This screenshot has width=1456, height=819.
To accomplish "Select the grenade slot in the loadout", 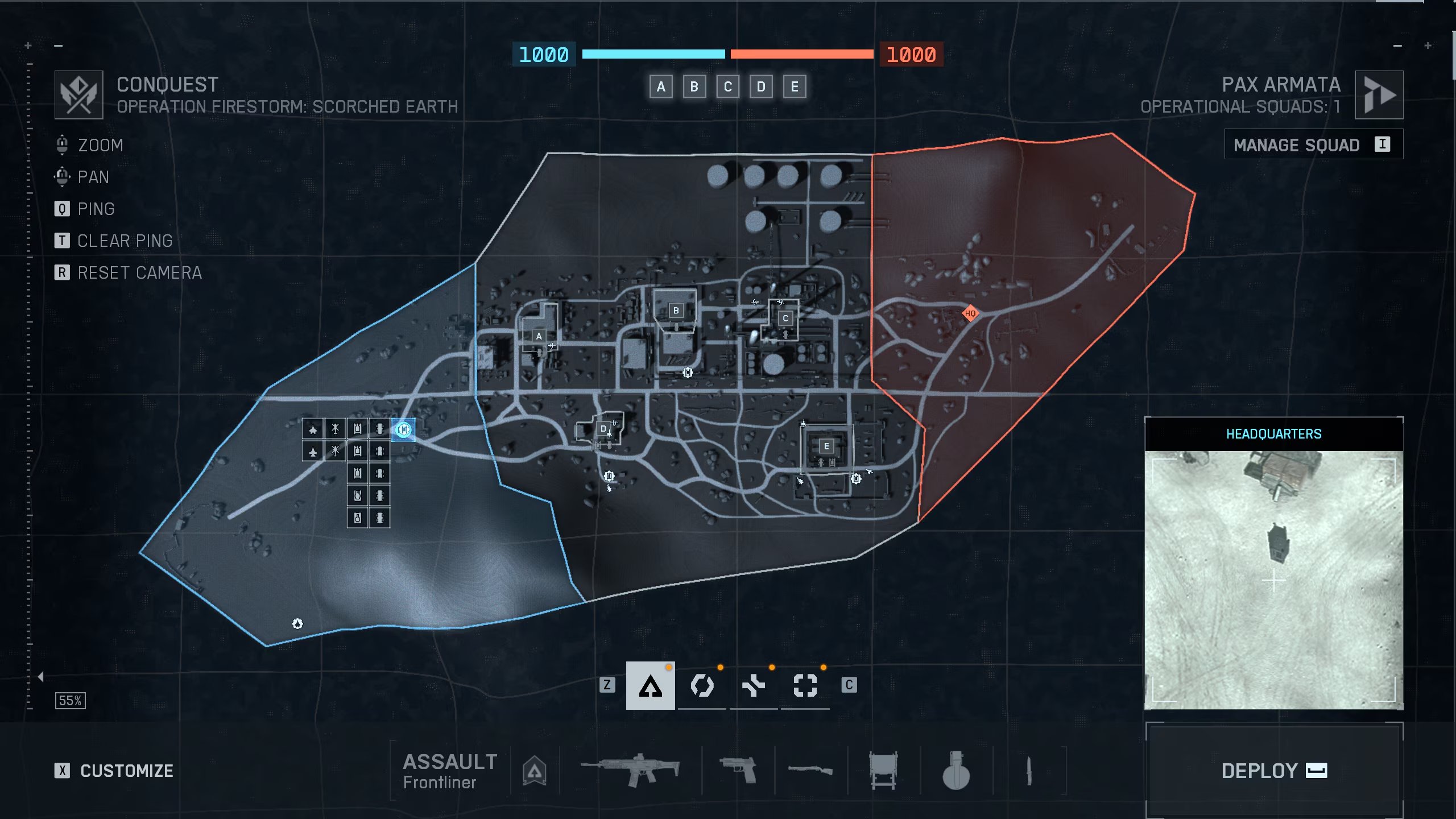I will click(955, 771).
